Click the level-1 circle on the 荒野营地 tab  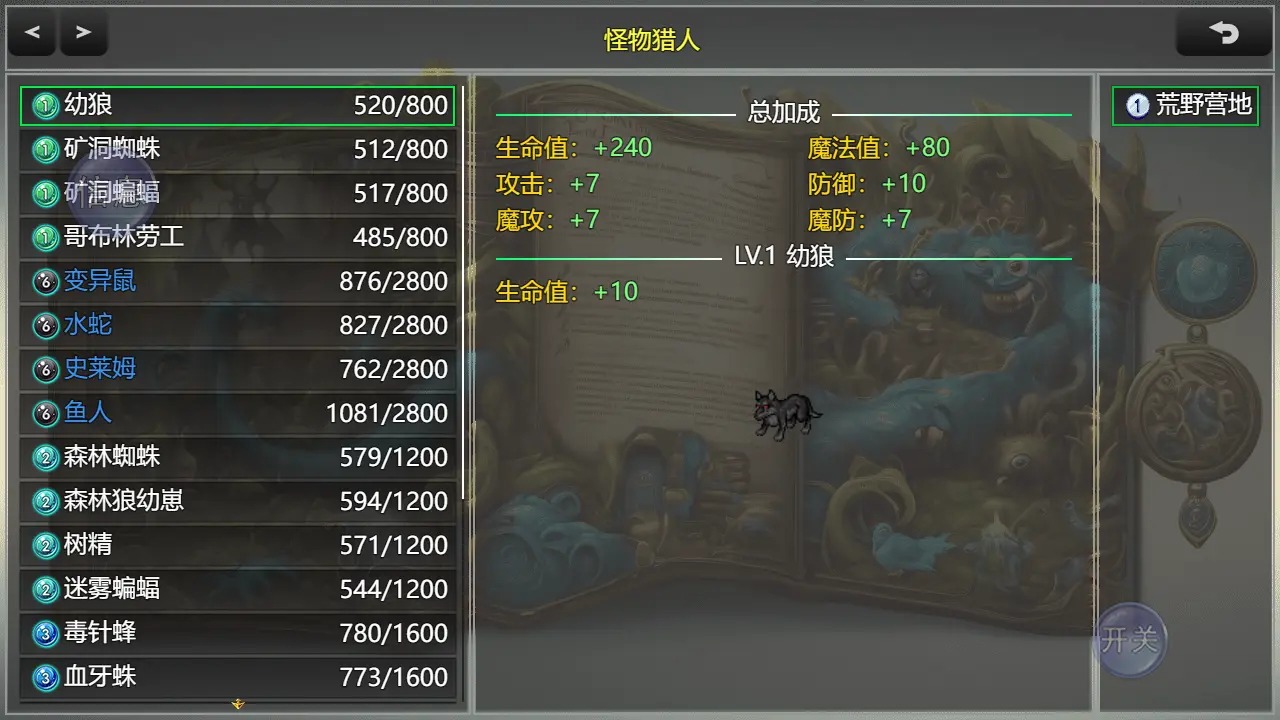click(x=1136, y=104)
